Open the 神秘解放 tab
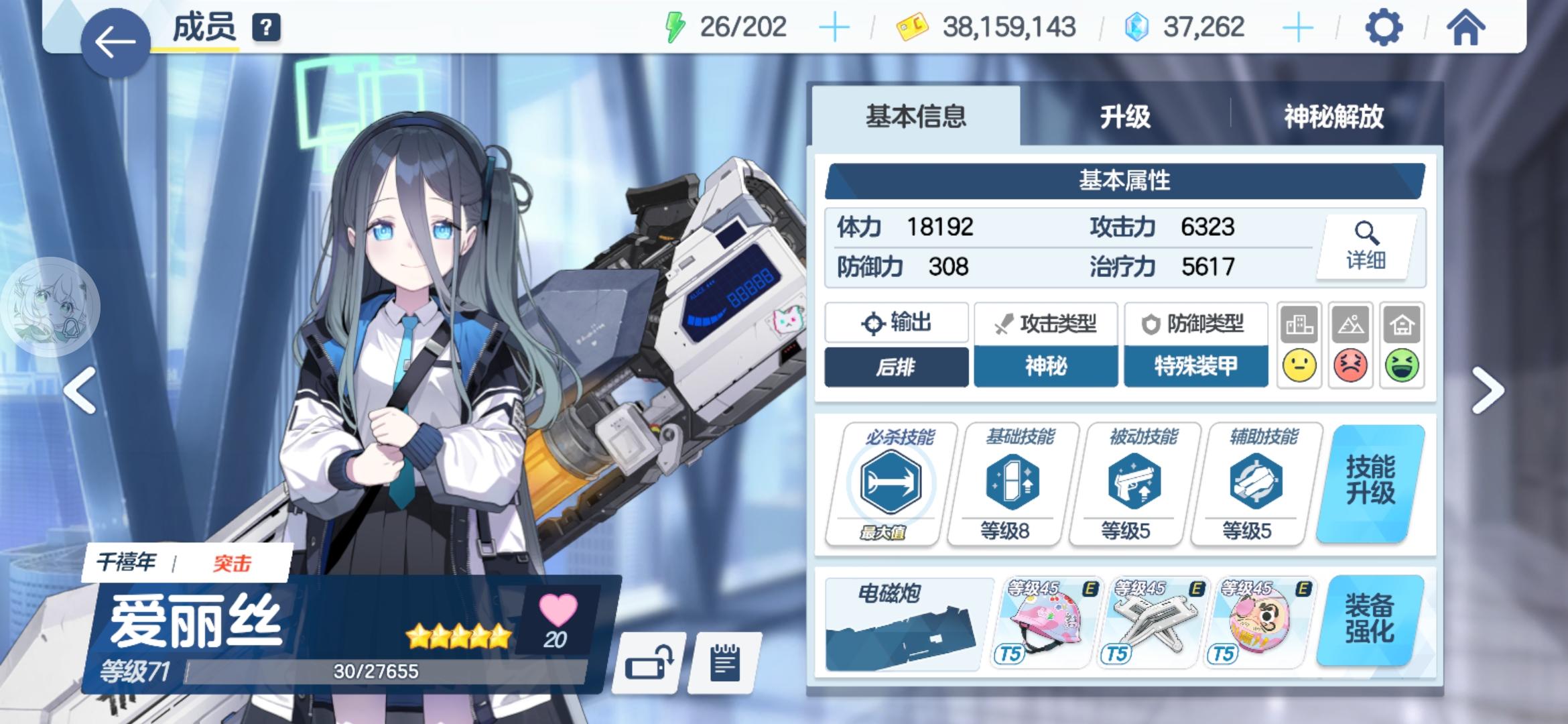This screenshot has width=1568, height=724. pos(1333,115)
